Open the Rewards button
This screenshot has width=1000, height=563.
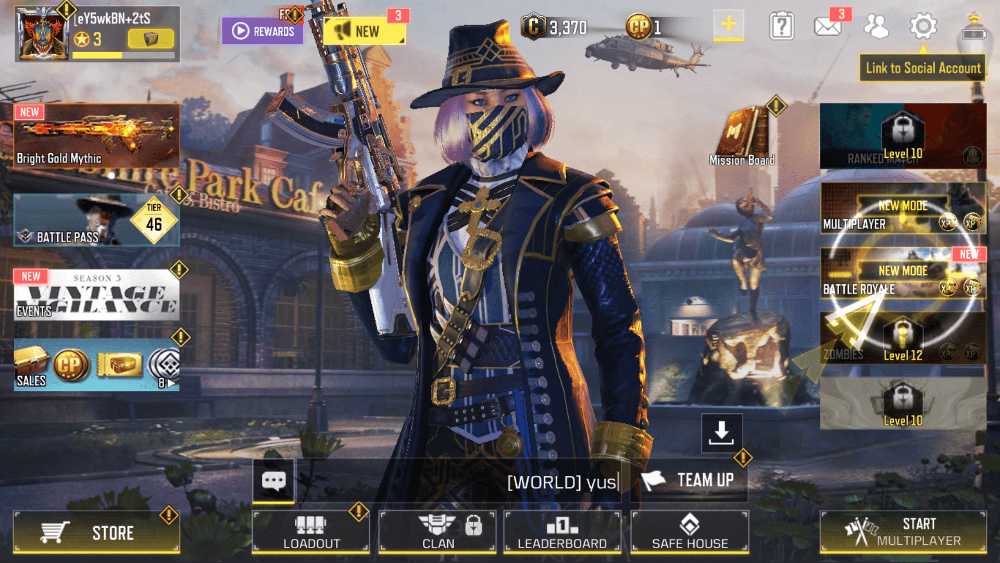(262, 31)
